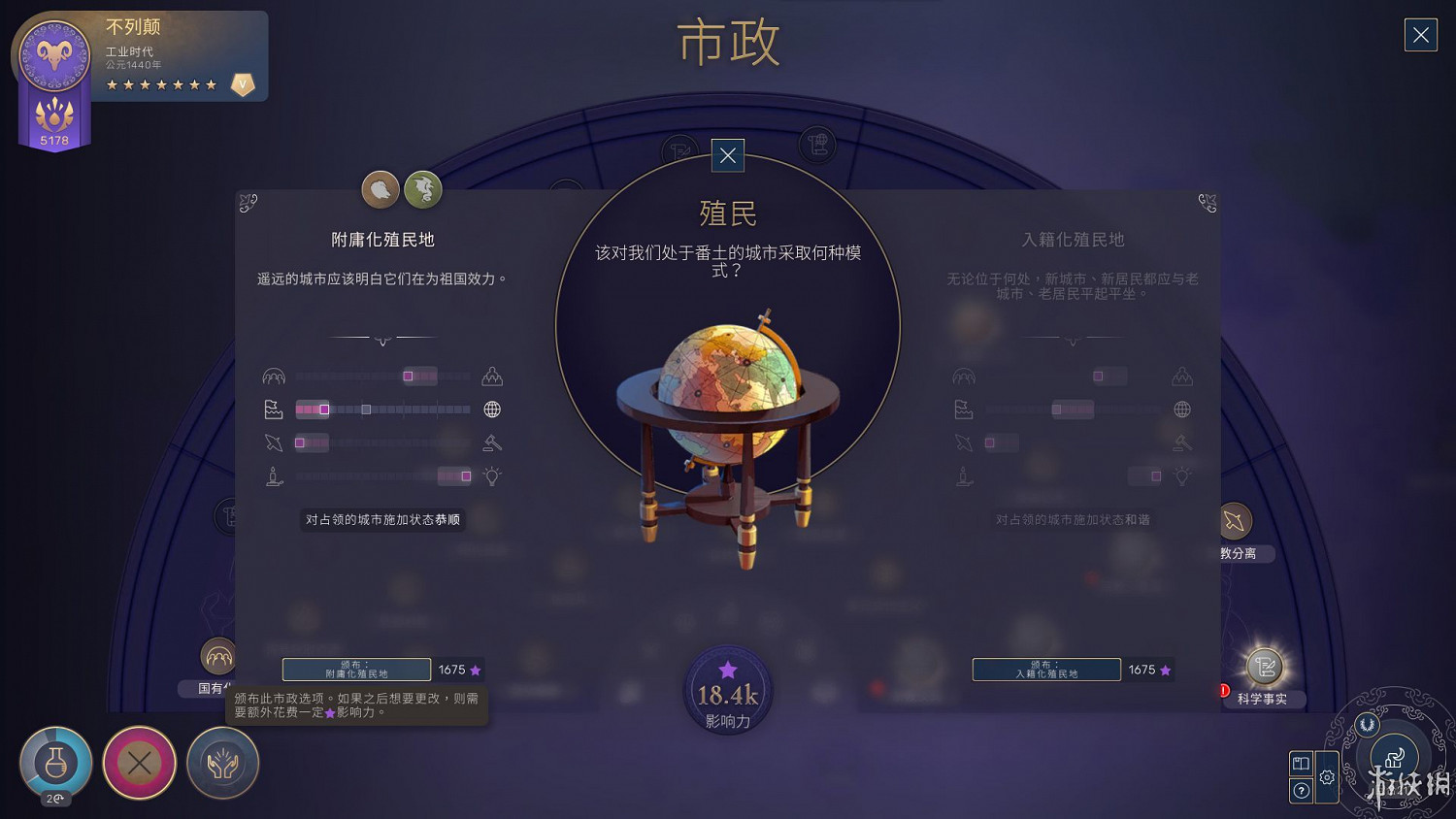
Task: Enact 附庸化殖民地 by clicking its 颁布 button
Action: coord(357,670)
